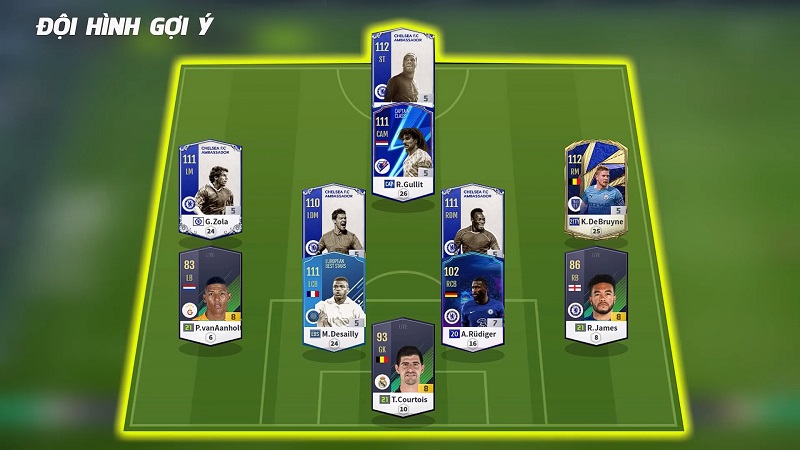Choose the 112 ST striker card
The height and width of the screenshot is (450, 800).
point(403,68)
